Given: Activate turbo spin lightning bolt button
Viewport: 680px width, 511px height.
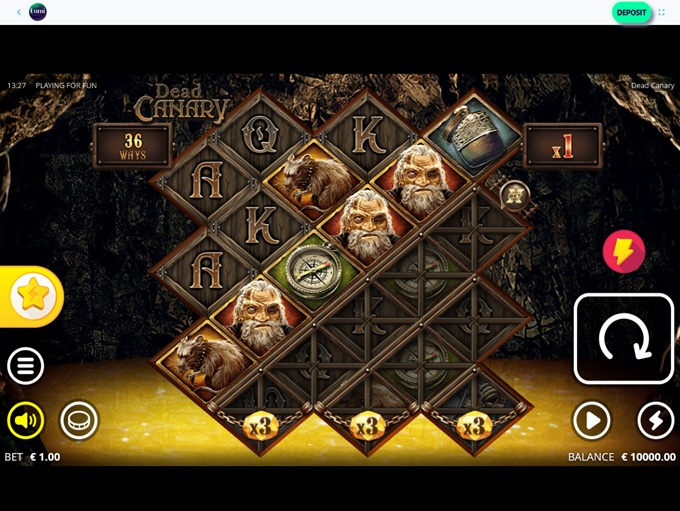Looking at the screenshot, I should coord(655,421).
